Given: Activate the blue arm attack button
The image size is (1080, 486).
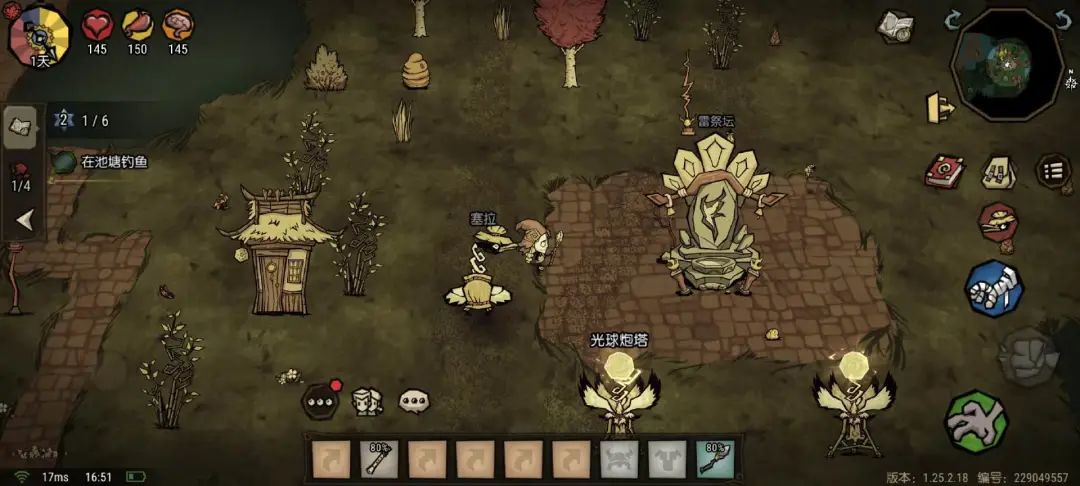Looking at the screenshot, I should click(993, 288).
